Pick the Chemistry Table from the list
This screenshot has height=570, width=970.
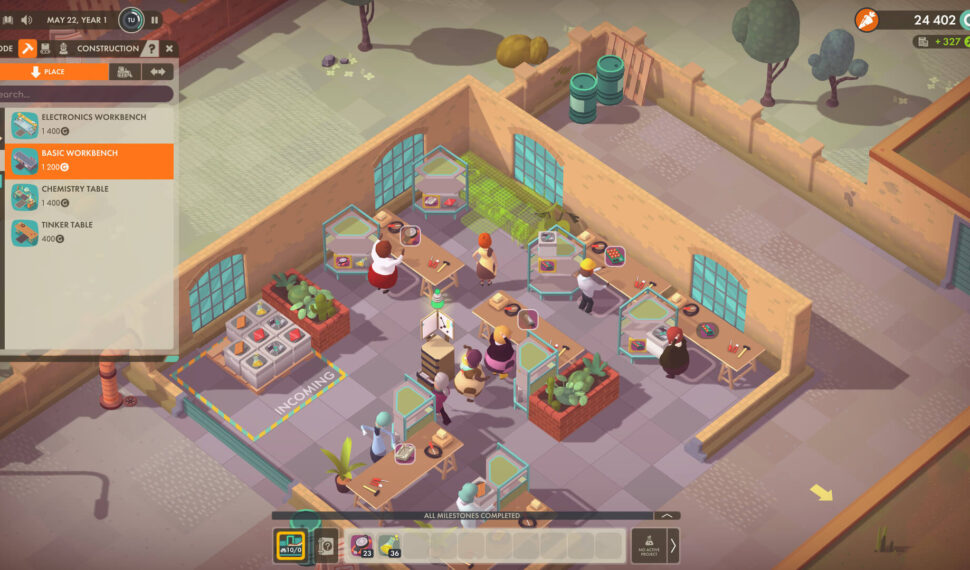90,196
